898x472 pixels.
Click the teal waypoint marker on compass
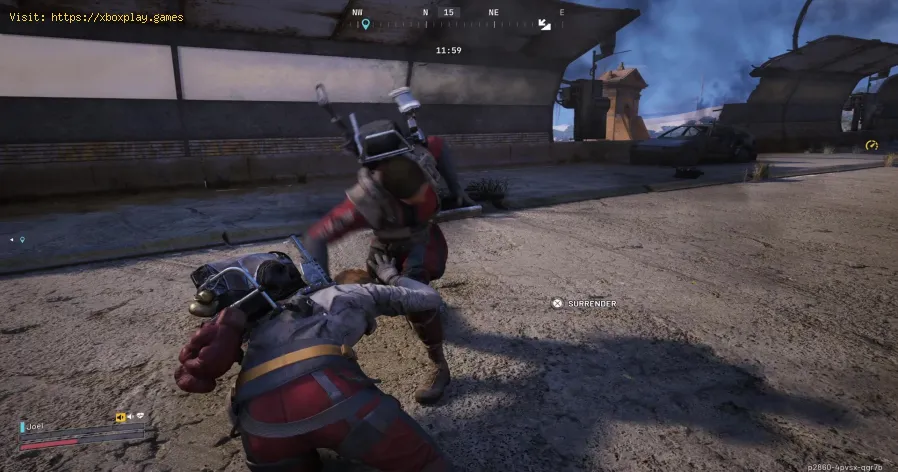tap(365, 24)
